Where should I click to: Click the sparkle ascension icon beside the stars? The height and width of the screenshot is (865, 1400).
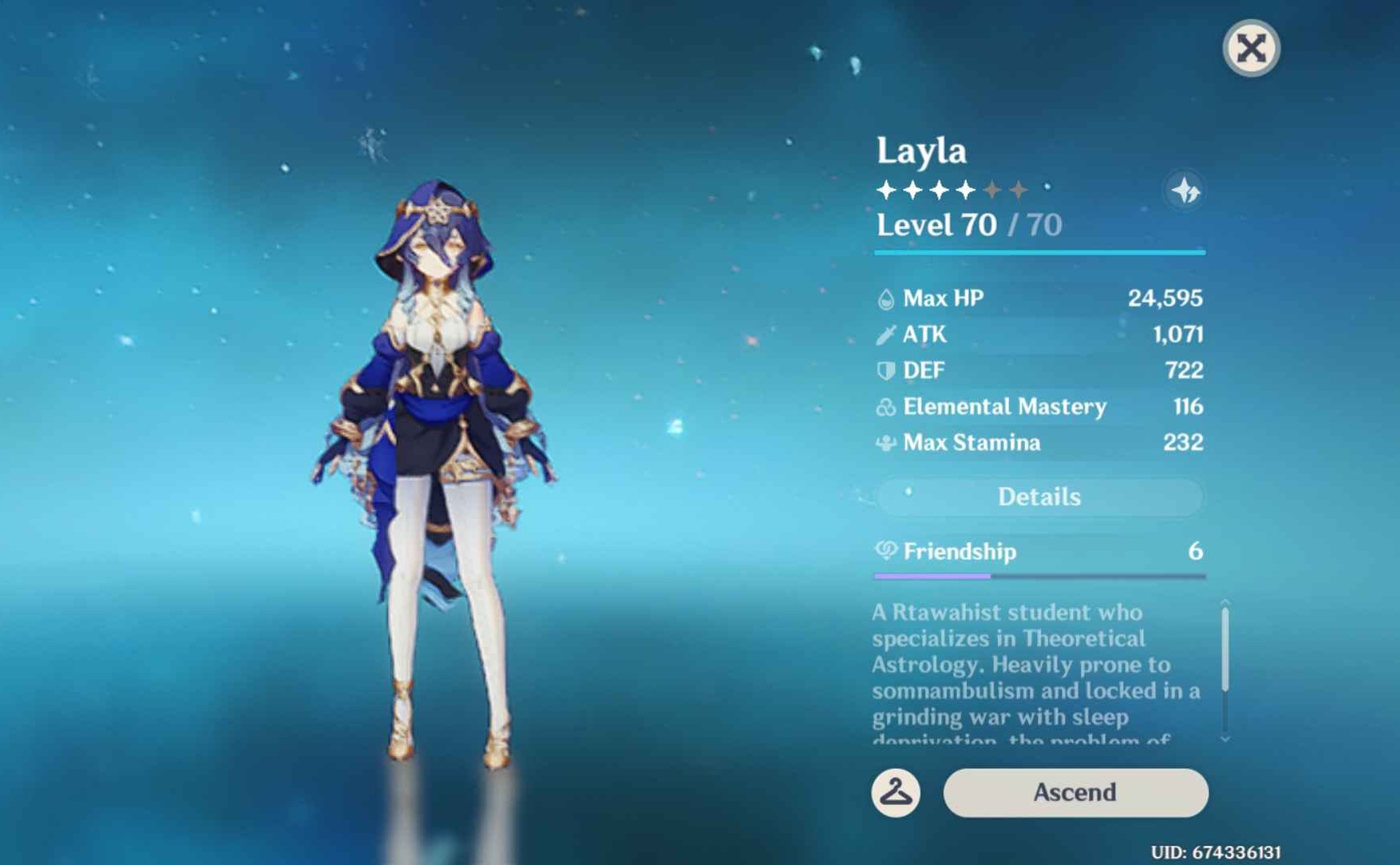pos(1184,190)
